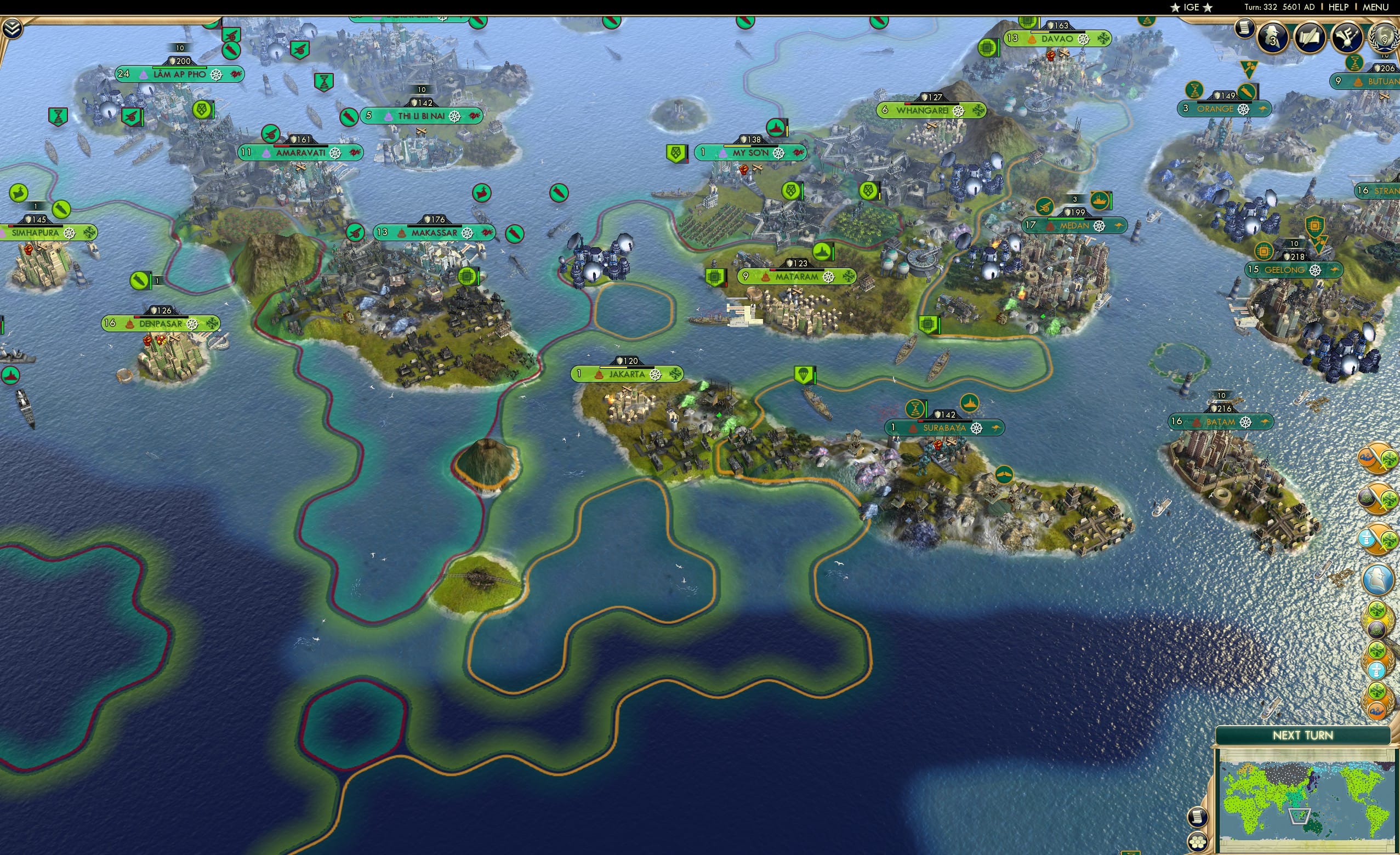Open Makassar's city focus gear icon

[468, 232]
